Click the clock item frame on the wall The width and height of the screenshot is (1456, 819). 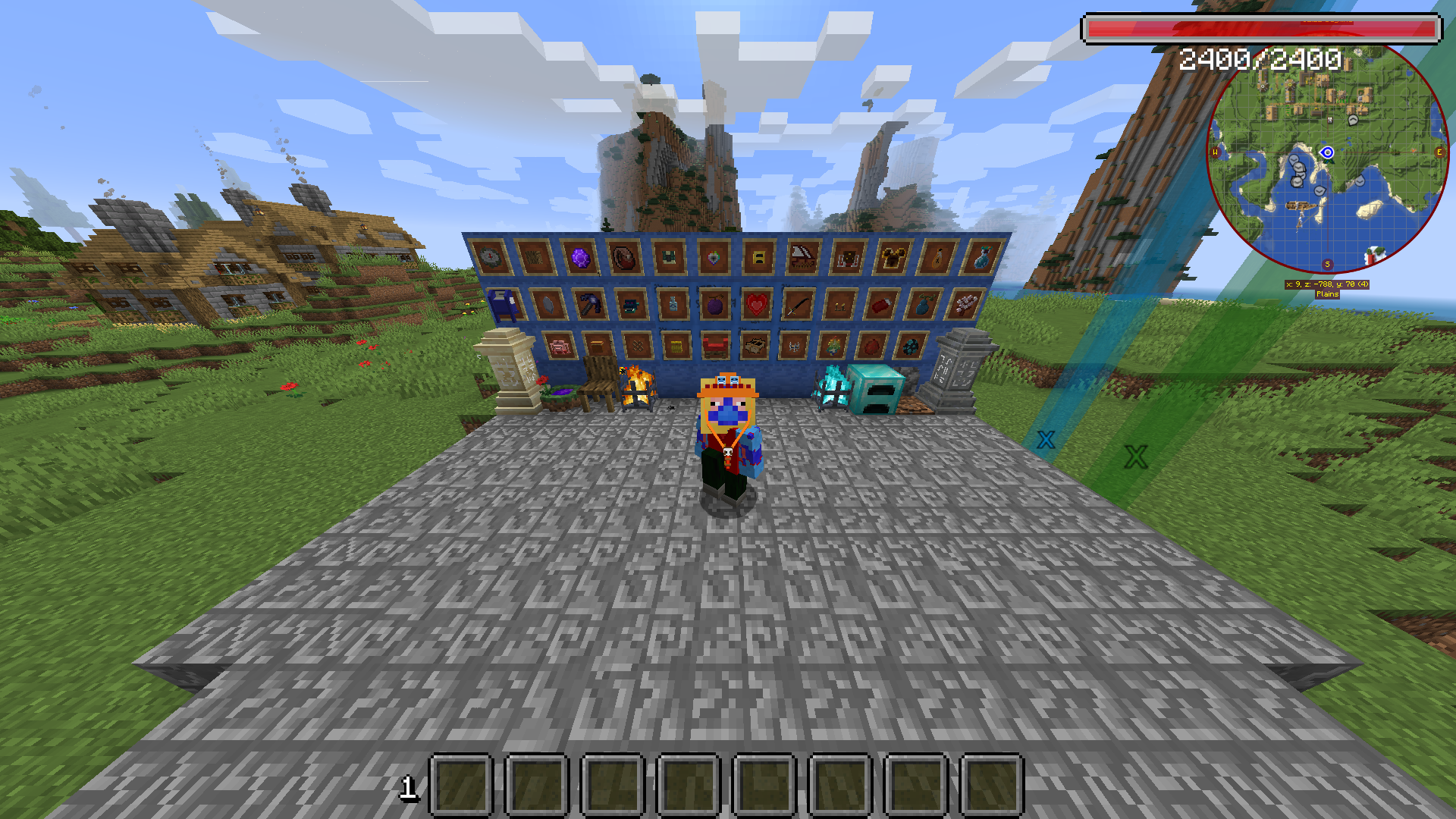(x=489, y=257)
